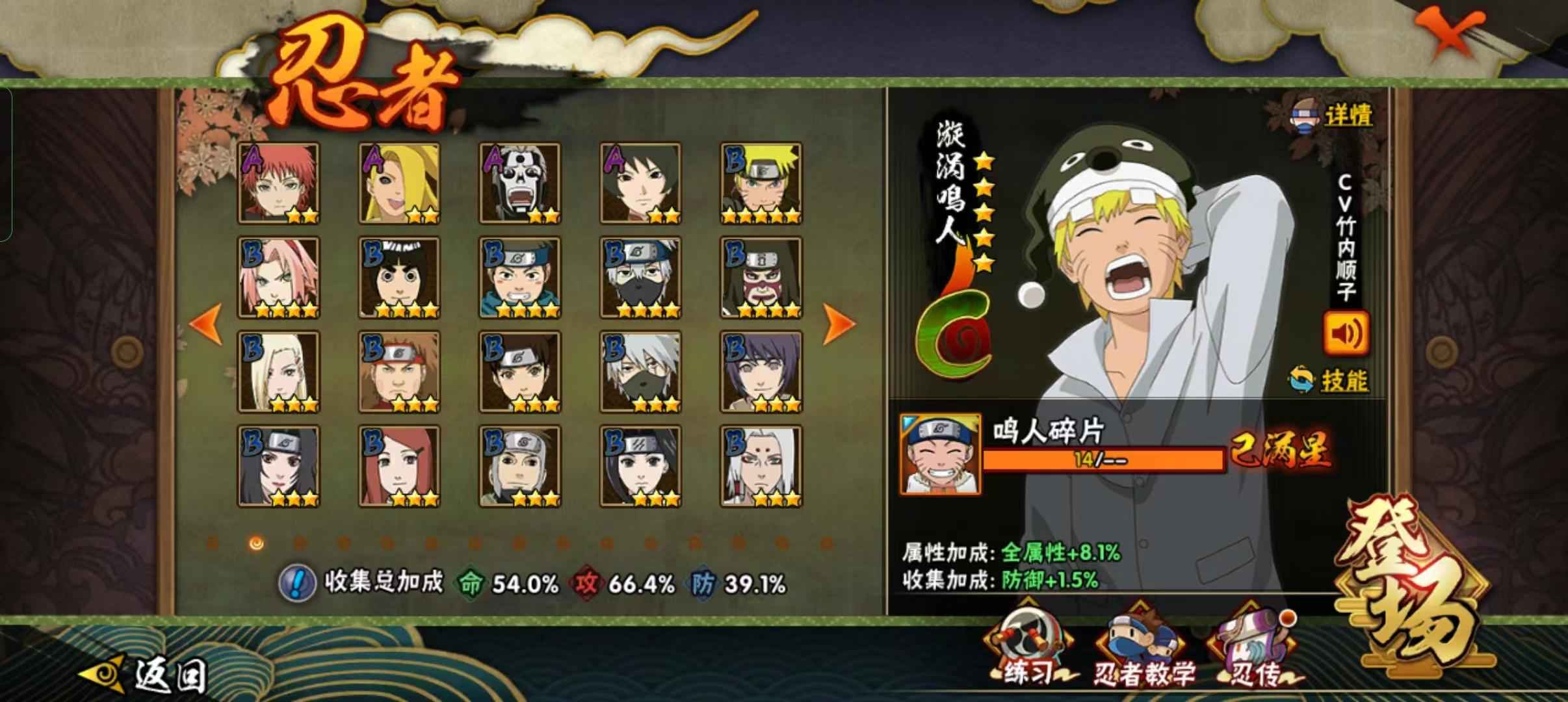This screenshot has height=702, width=1568.
Task: Show collection bonus info via exclamation icon
Action: click(296, 583)
